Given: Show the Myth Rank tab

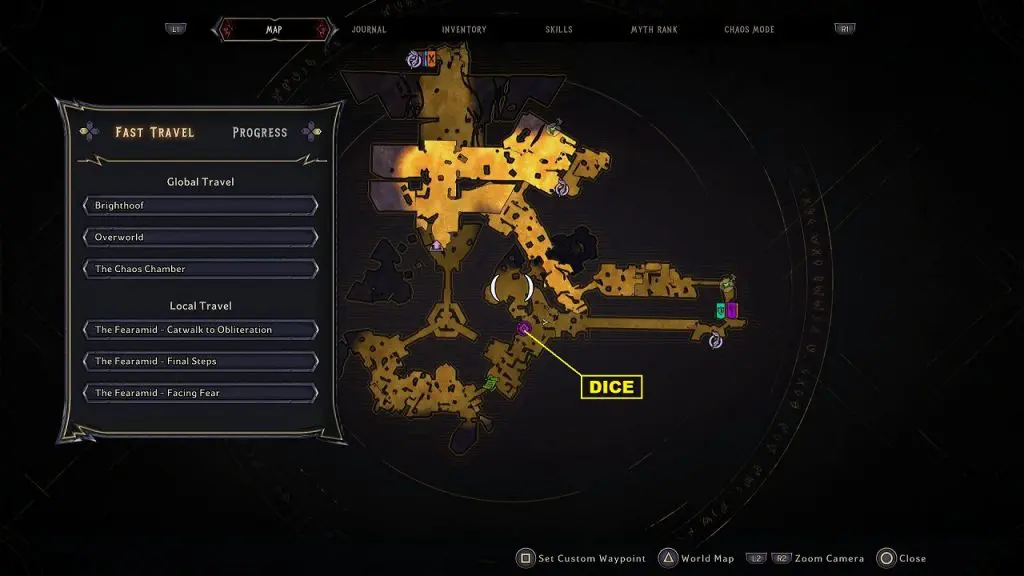Looking at the screenshot, I should pyautogui.click(x=654, y=30).
